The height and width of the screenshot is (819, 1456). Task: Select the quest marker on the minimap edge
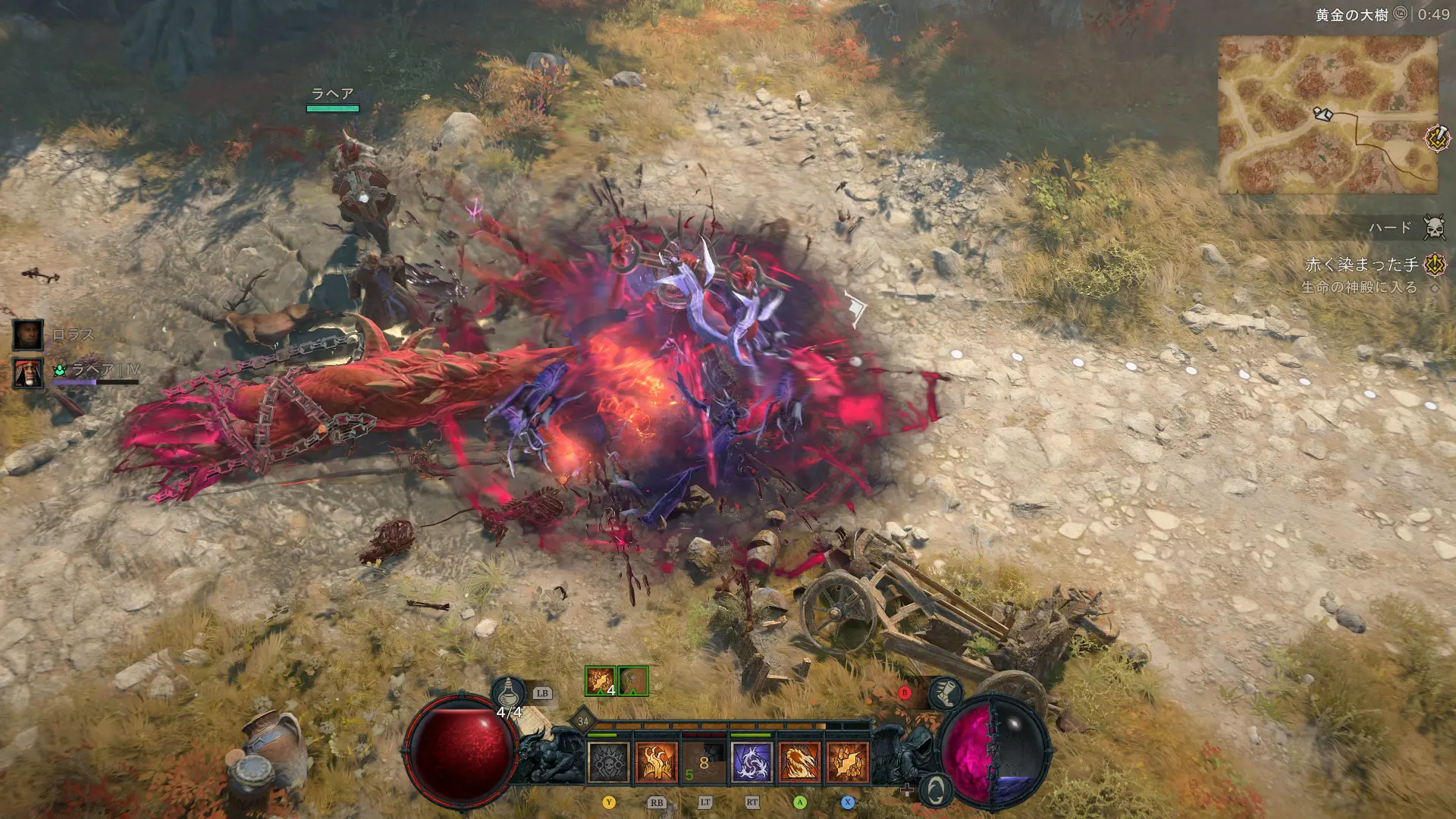tap(1437, 138)
